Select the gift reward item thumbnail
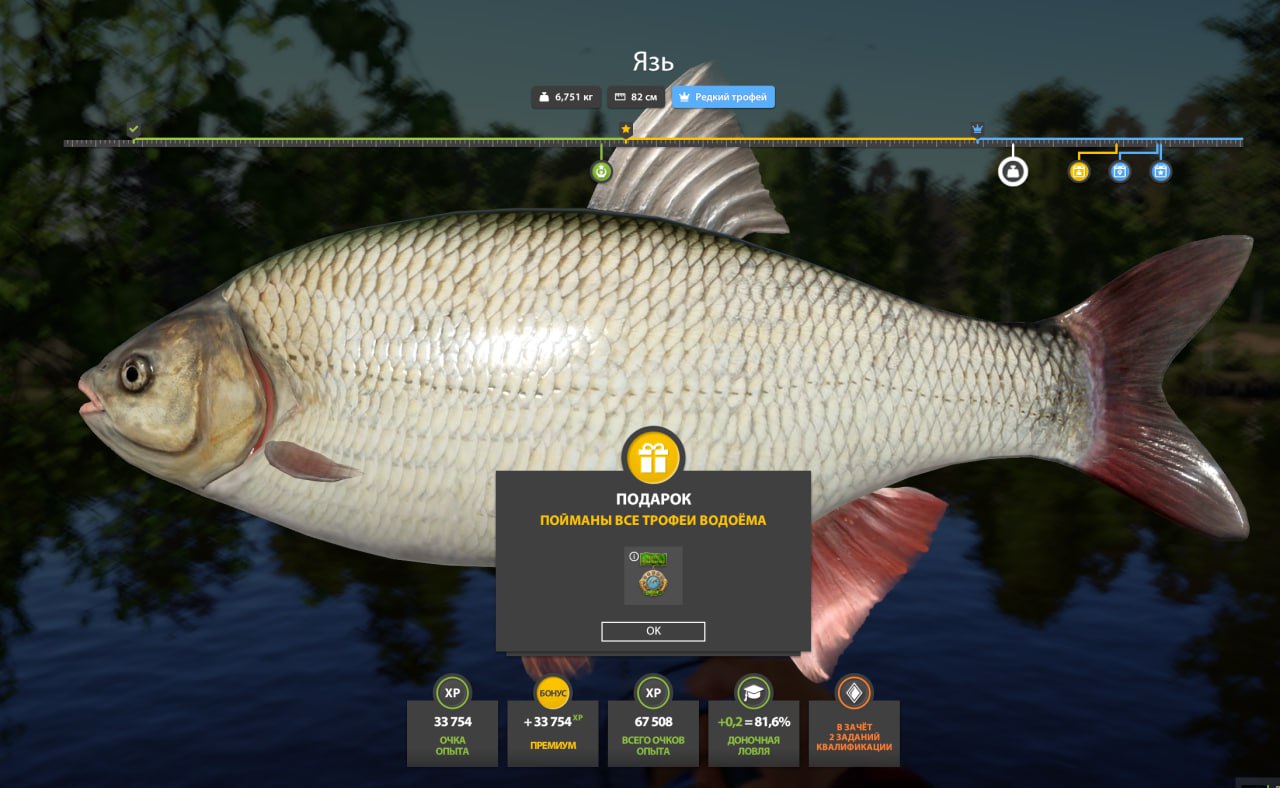 point(653,576)
